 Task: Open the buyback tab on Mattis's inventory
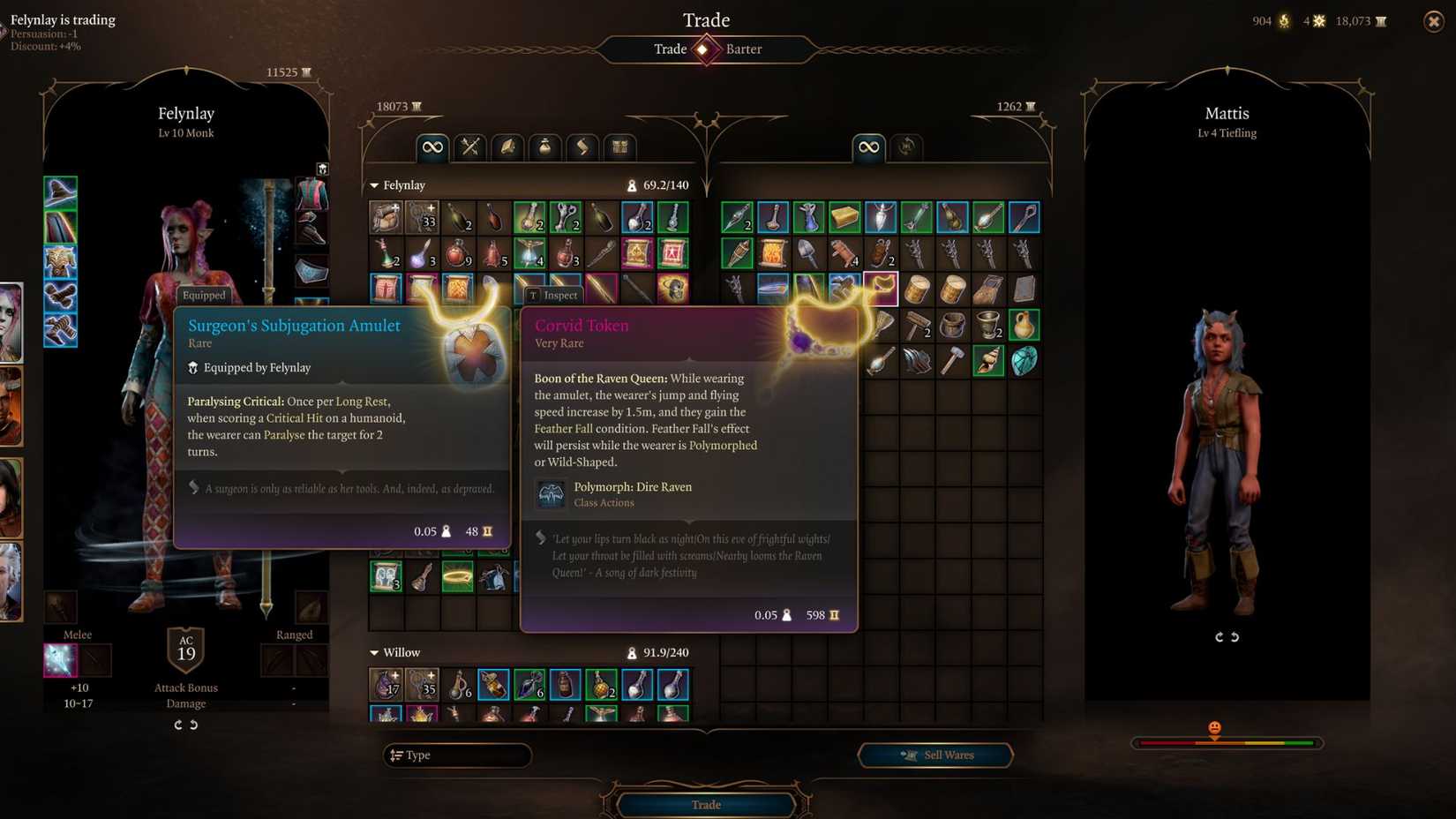click(x=905, y=147)
